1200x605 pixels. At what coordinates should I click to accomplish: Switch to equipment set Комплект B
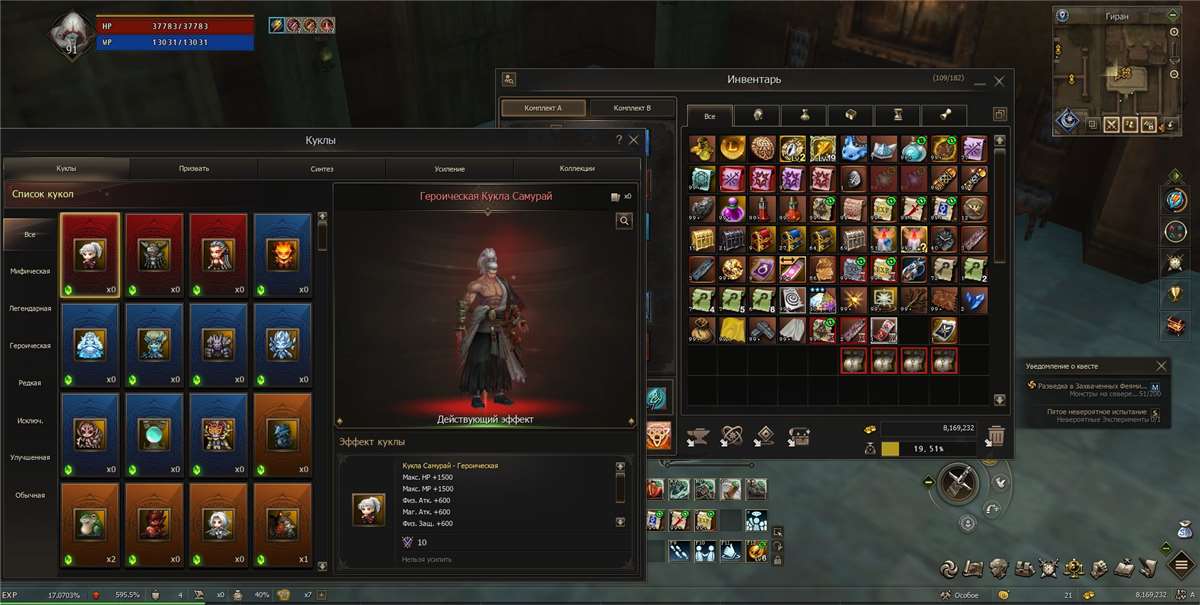click(632, 108)
